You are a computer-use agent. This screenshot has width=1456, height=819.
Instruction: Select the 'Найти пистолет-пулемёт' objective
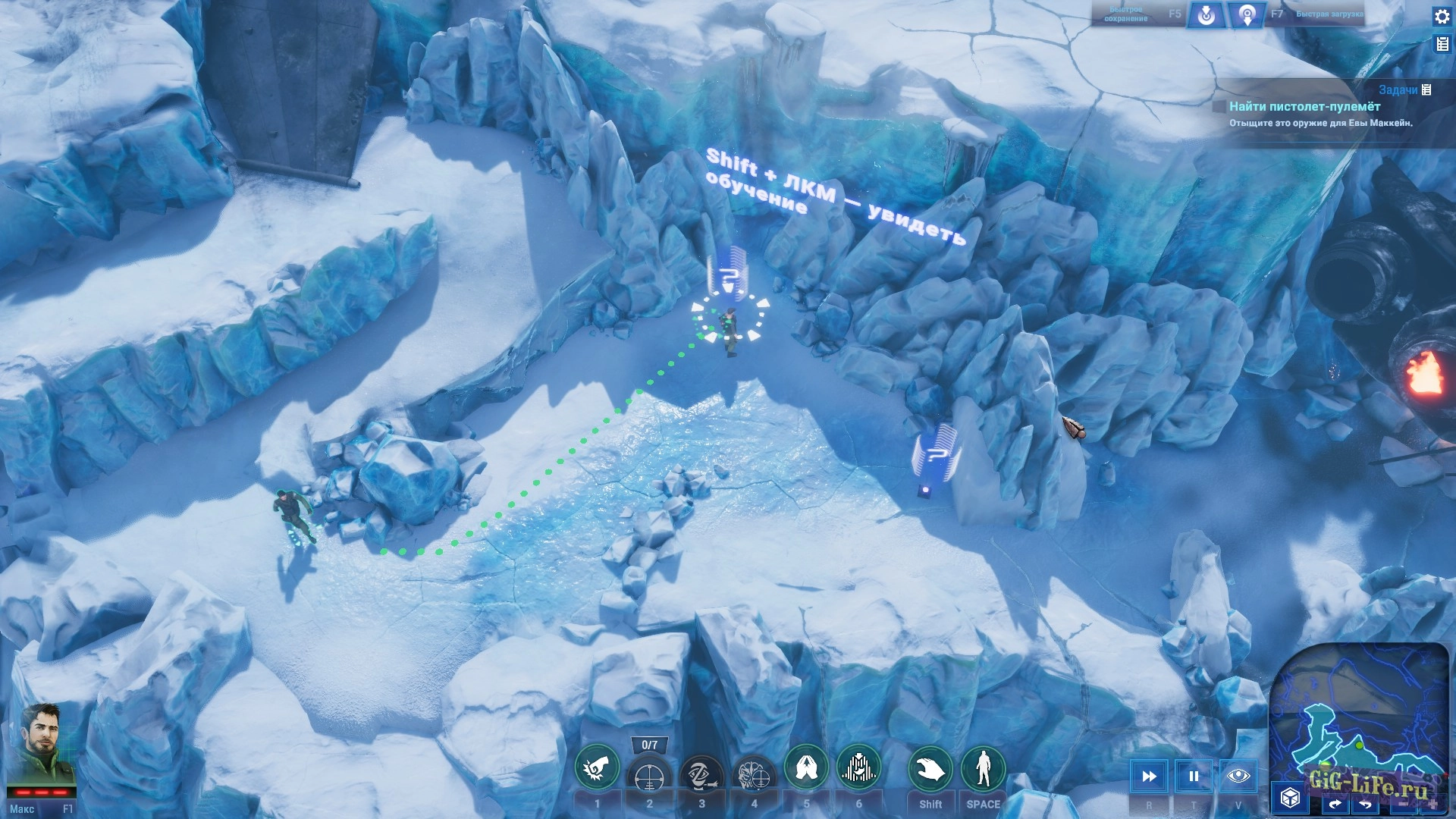[x=1304, y=107]
